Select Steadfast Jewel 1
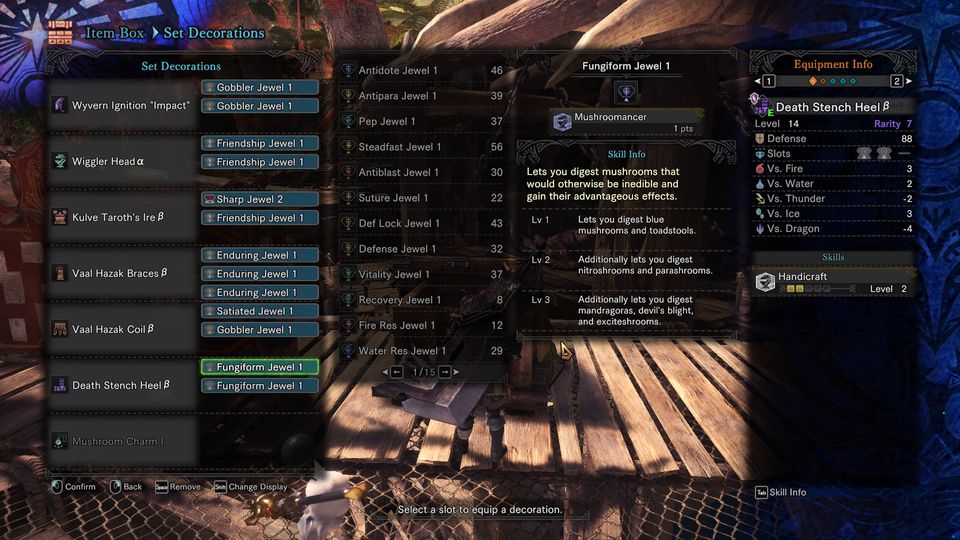The width and height of the screenshot is (960, 540). pos(422,147)
